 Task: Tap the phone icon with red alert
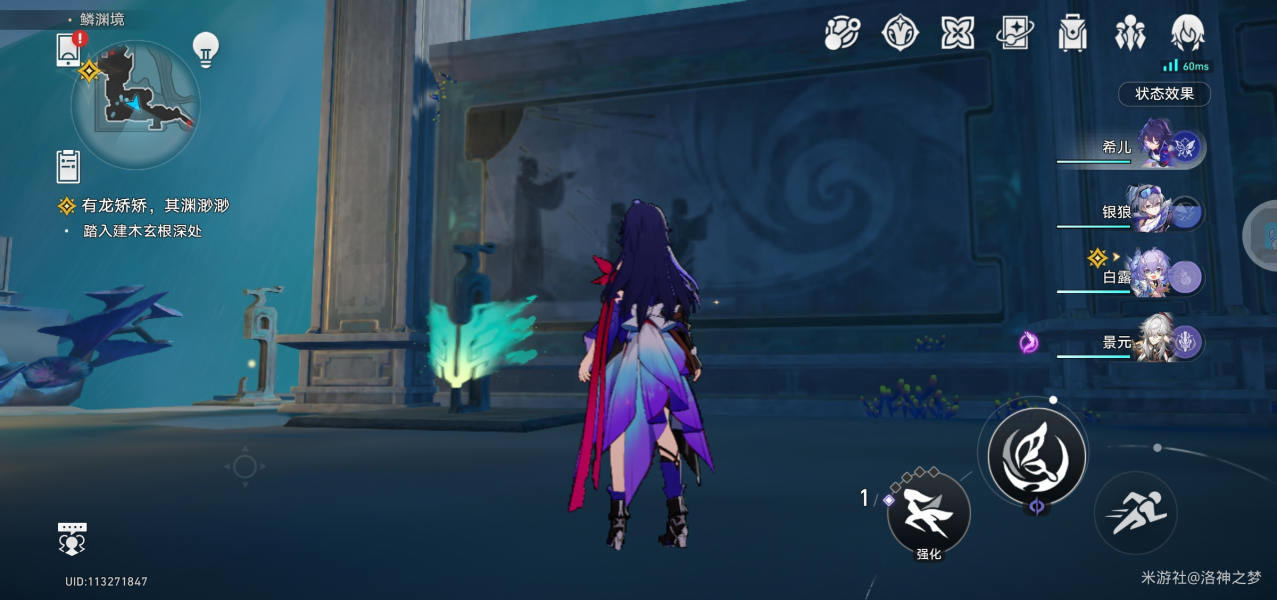point(69,49)
